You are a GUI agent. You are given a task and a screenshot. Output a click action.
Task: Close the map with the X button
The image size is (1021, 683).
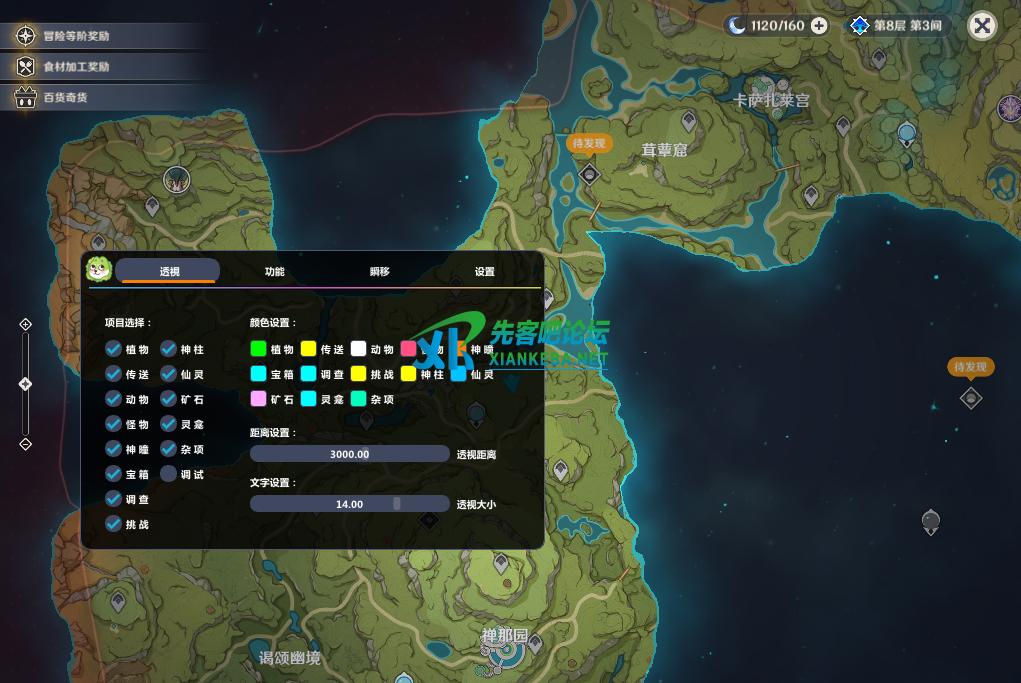(982, 26)
